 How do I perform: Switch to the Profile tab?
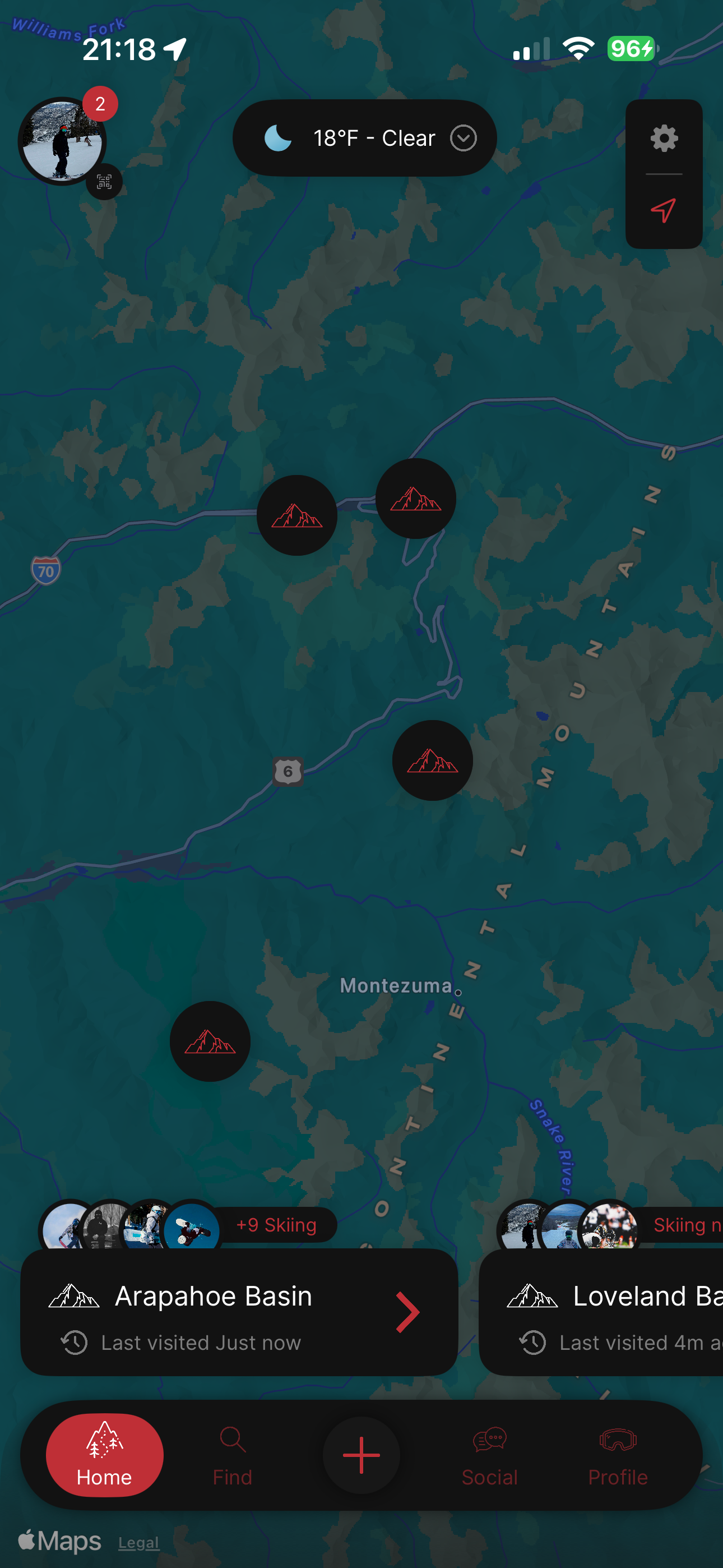tap(618, 1455)
